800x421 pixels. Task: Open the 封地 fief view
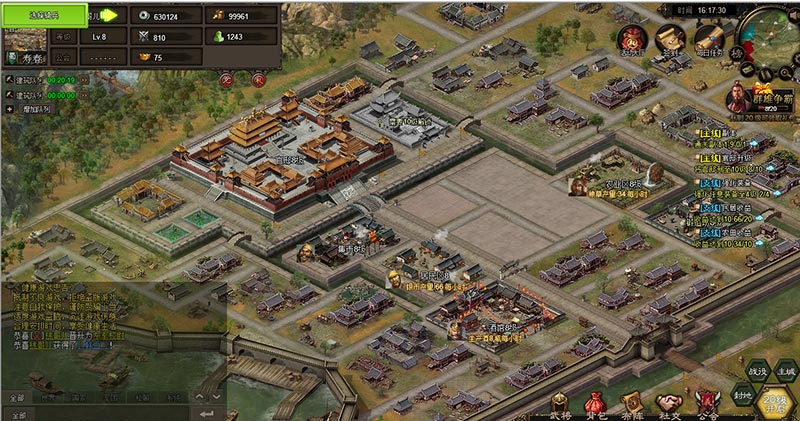tap(743, 394)
